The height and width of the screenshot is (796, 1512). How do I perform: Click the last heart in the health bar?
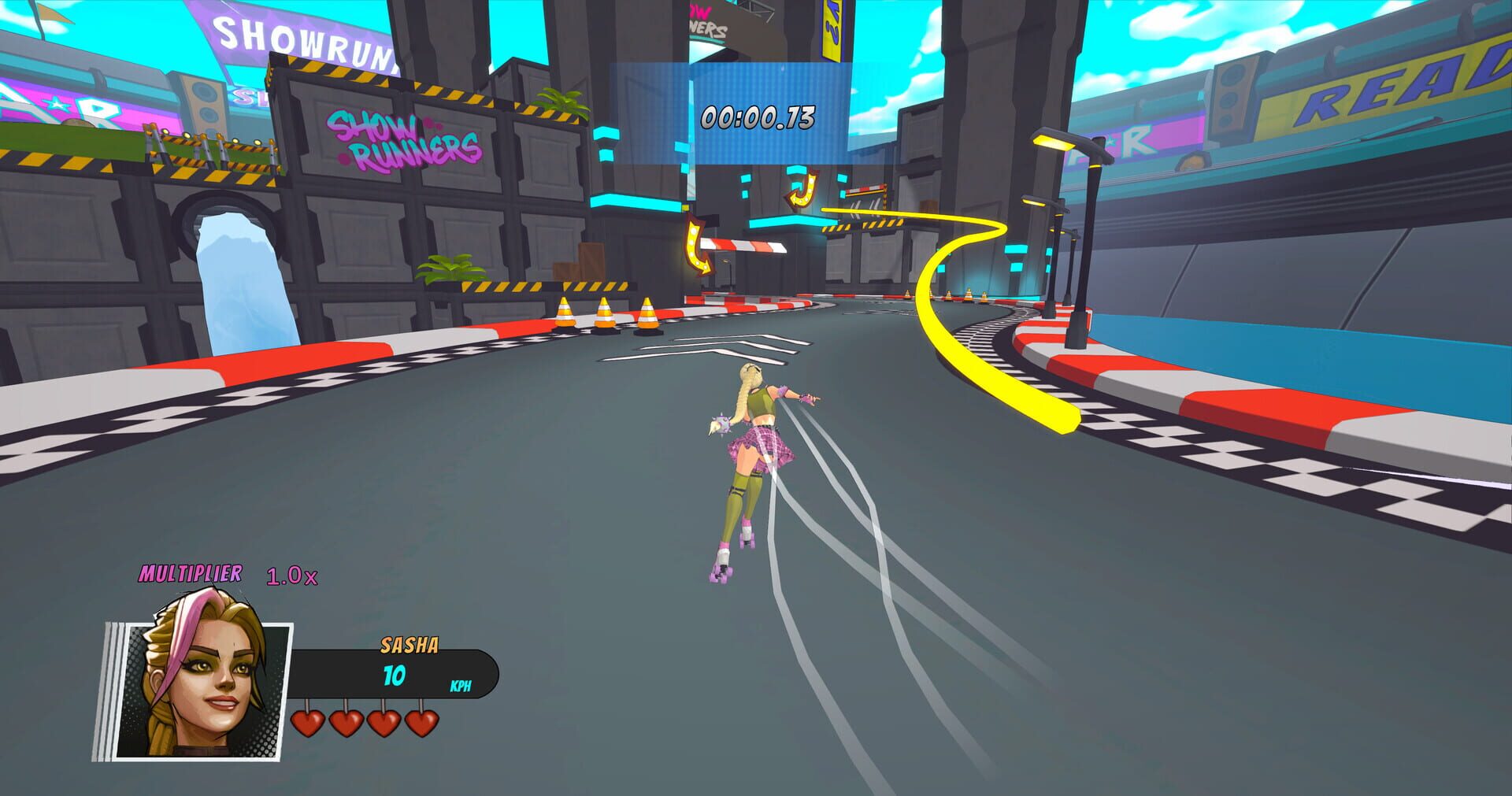[x=423, y=723]
